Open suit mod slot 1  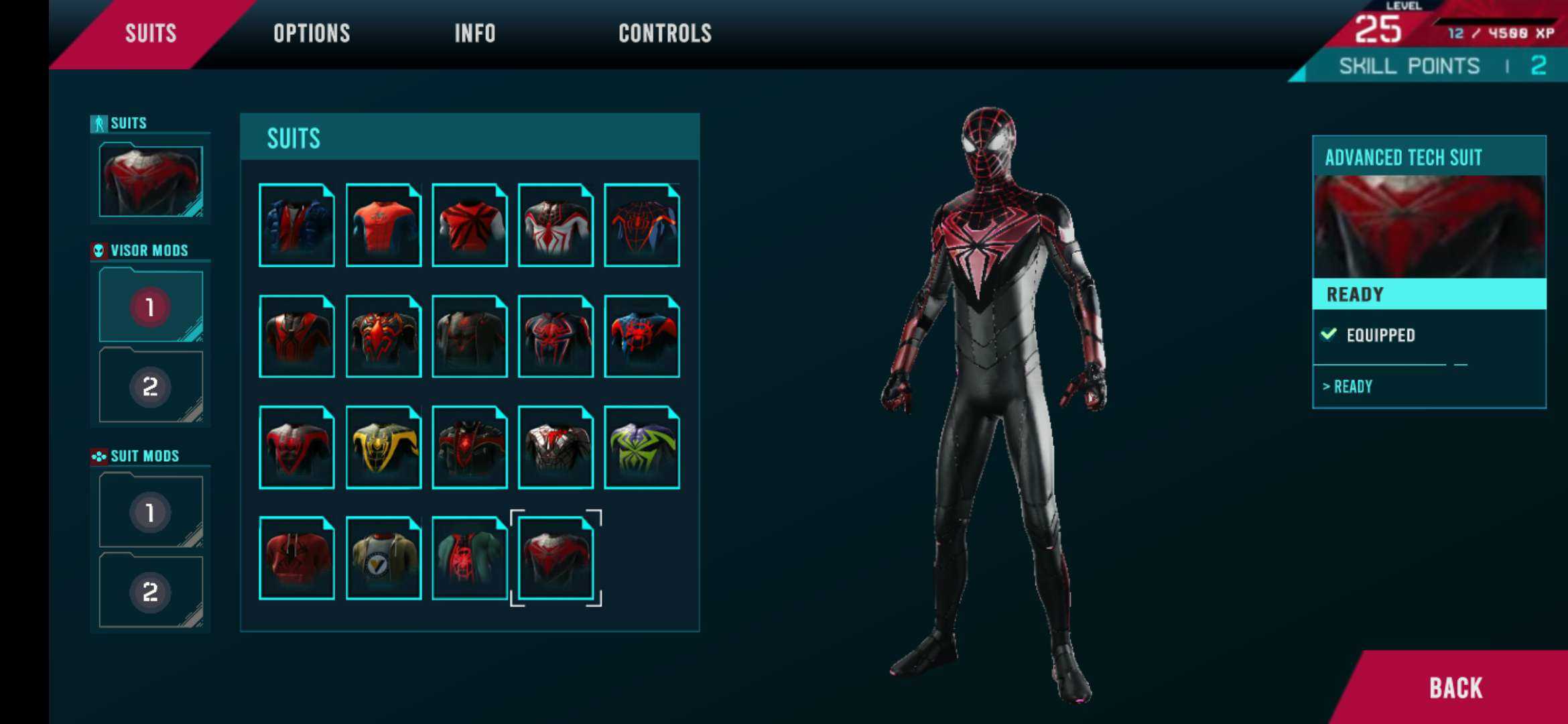tap(151, 512)
